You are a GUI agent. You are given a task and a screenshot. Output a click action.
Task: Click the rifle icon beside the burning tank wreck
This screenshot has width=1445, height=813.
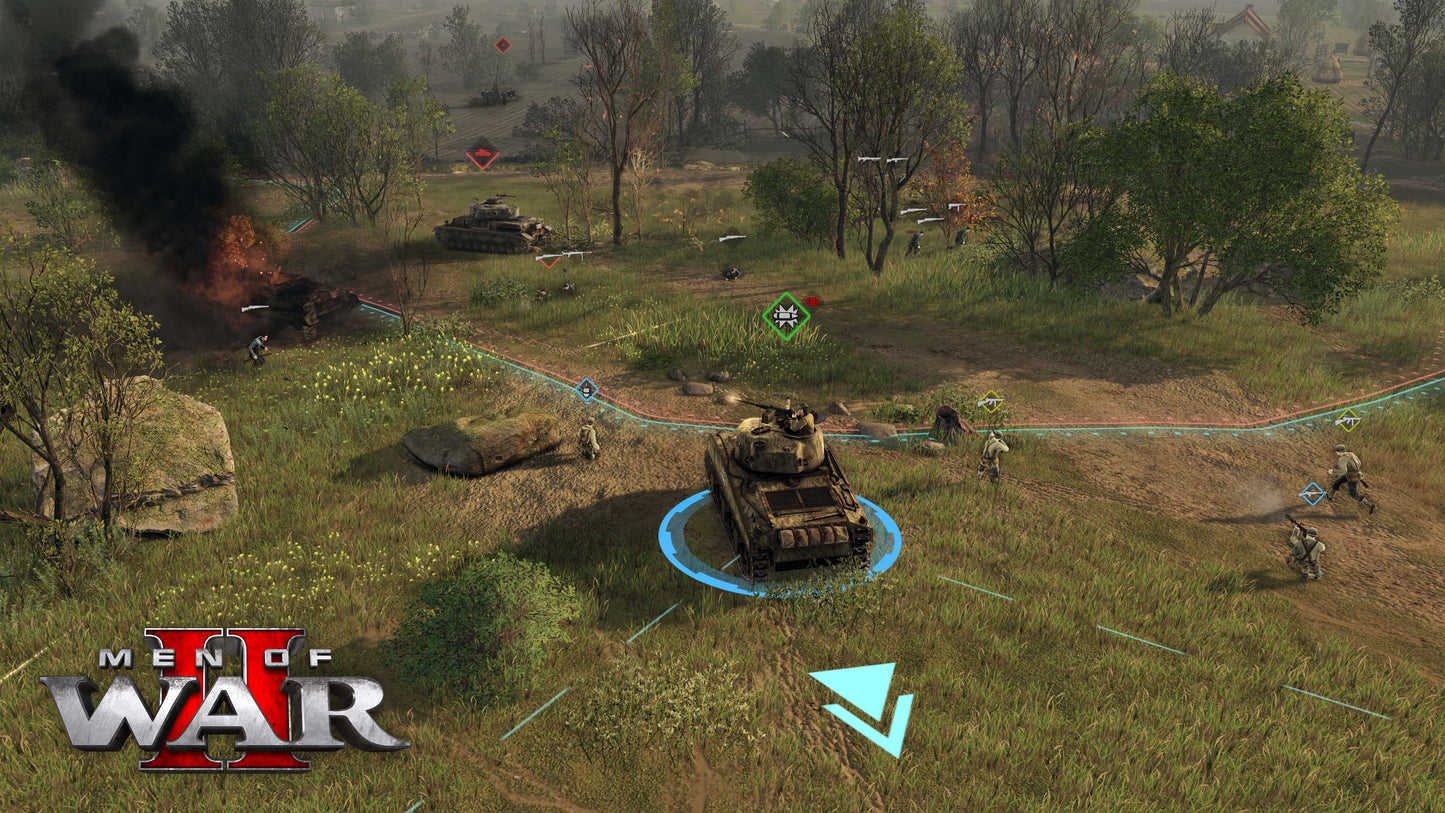[254, 308]
